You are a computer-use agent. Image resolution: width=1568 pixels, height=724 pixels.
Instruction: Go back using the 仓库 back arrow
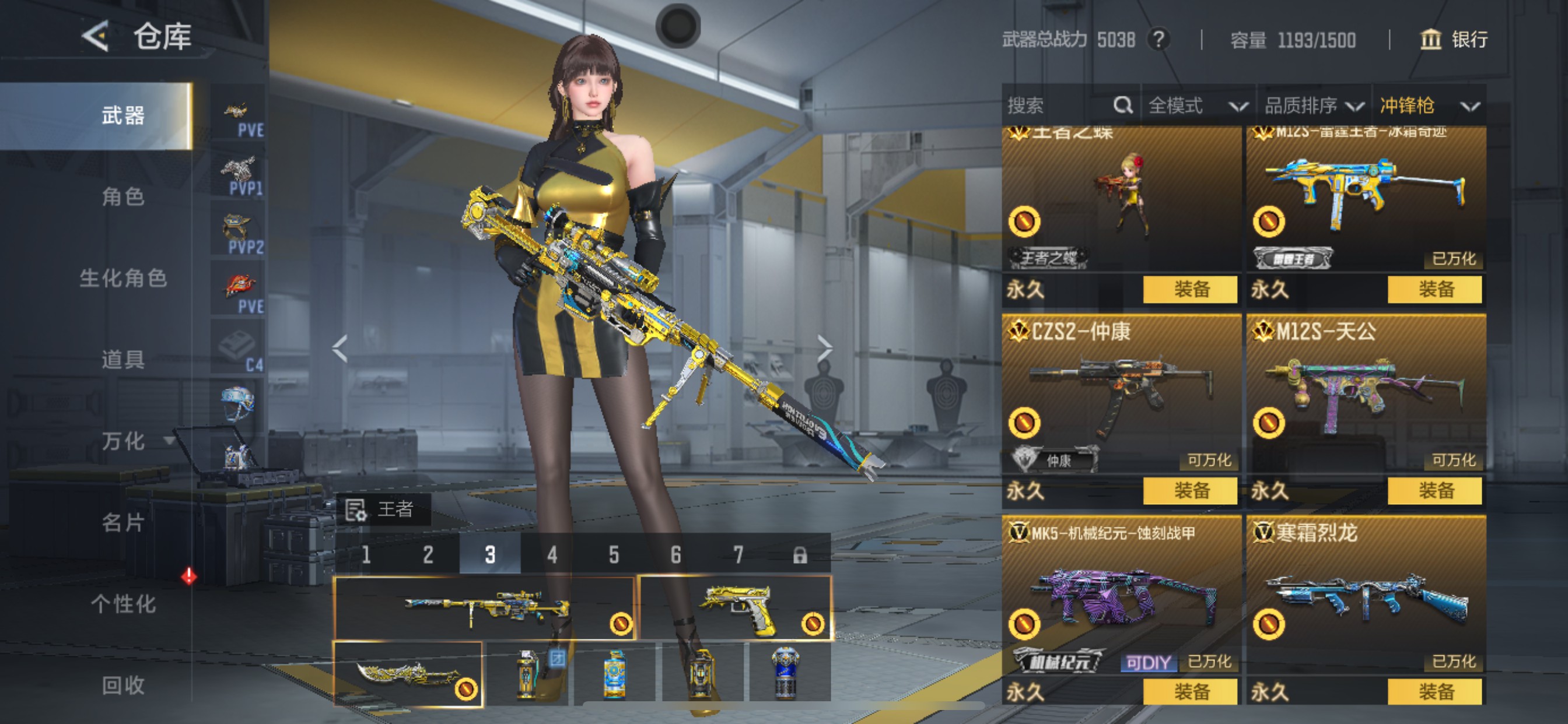point(96,37)
